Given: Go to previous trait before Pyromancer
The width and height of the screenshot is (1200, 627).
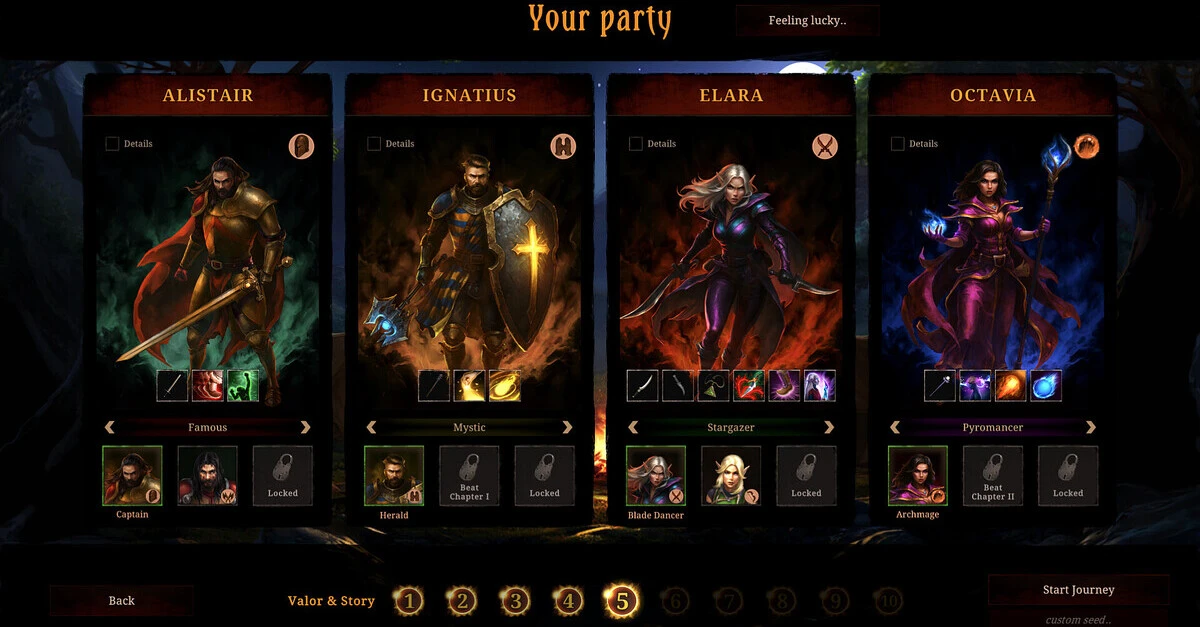Looking at the screenshot, I should click(895, 427).
